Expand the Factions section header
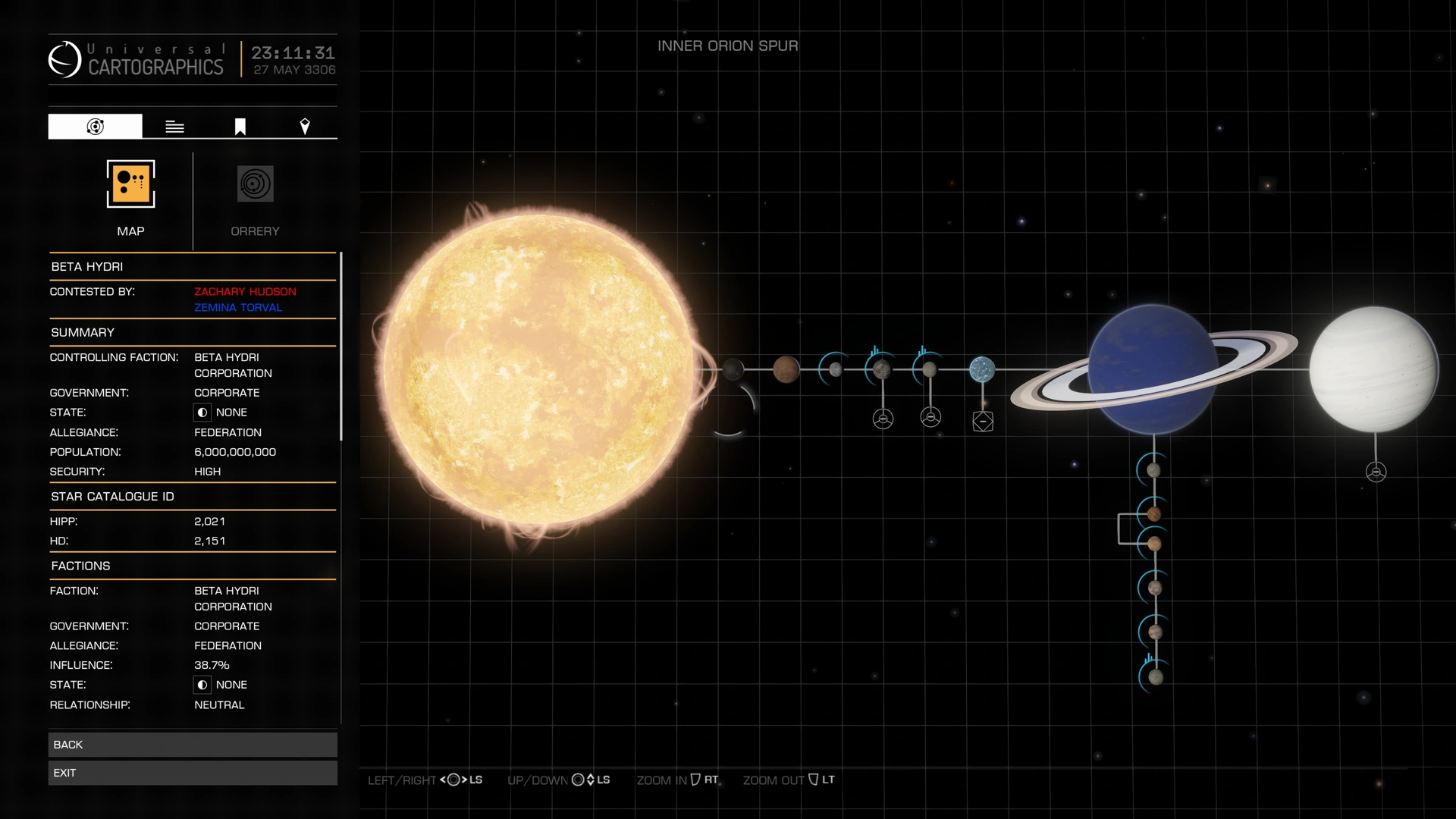This screenshot has height=819, width=1456. 81,565
